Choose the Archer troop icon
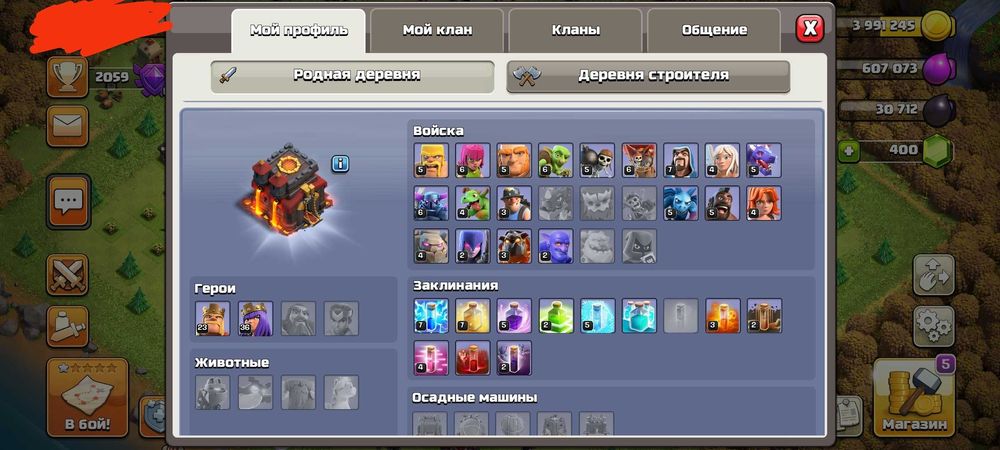 [x=472, y=160]
